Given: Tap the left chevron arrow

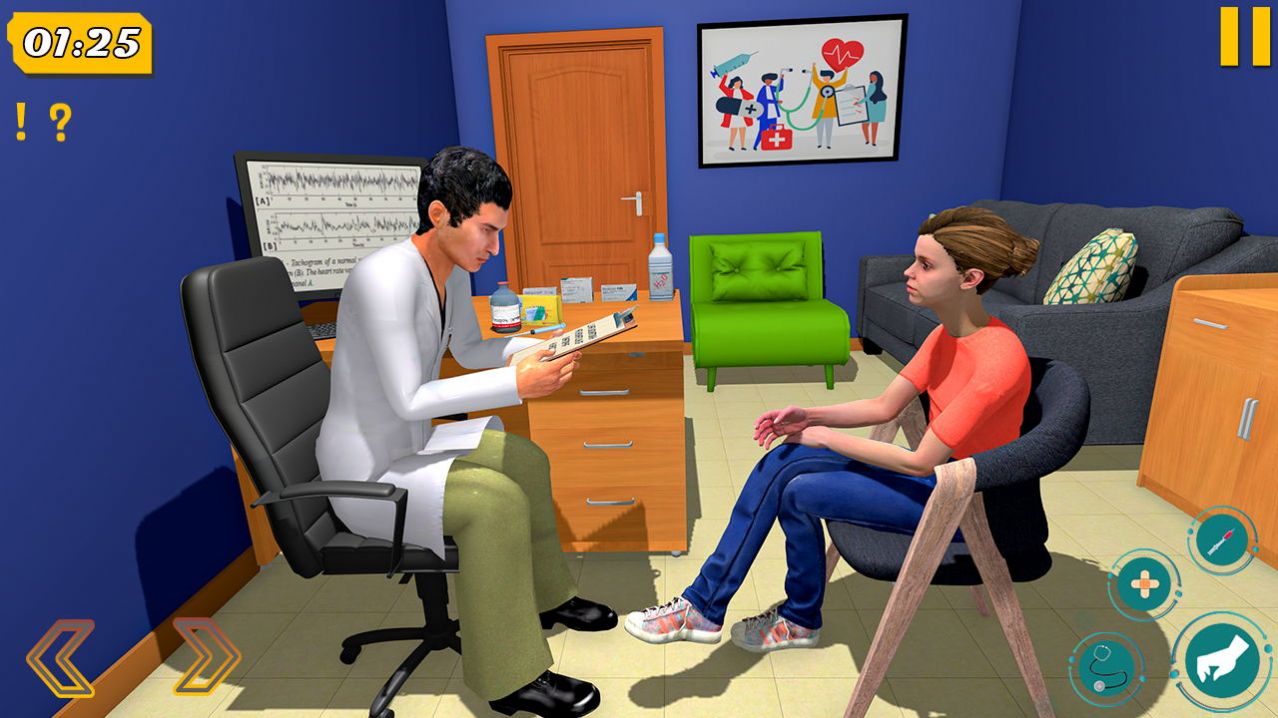Looking at the screenshot, I should 61,657.
